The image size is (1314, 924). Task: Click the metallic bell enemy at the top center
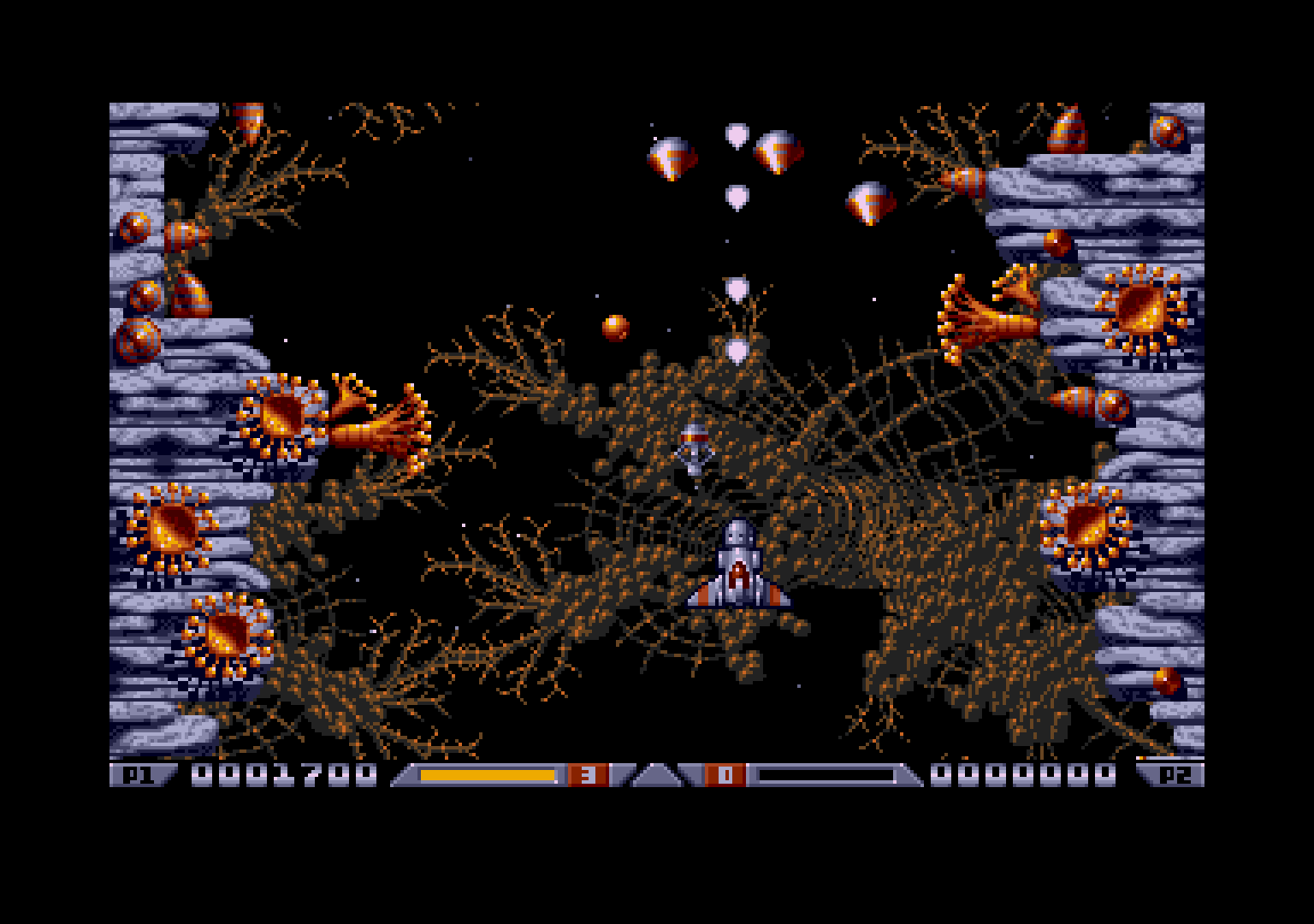coord(778,154)
